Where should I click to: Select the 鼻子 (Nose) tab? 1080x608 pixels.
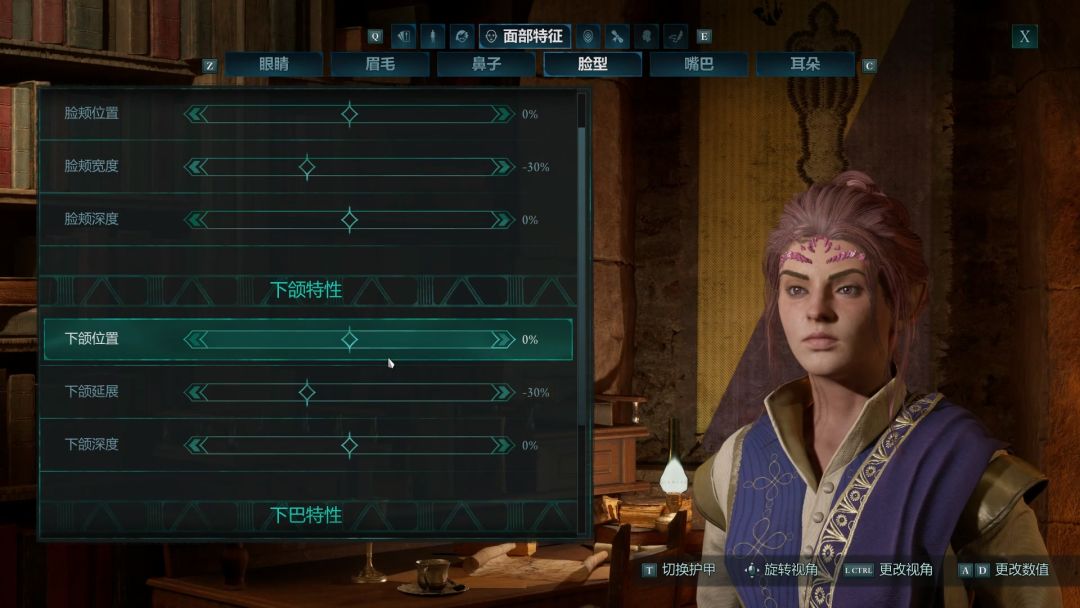tap(486, 65)
